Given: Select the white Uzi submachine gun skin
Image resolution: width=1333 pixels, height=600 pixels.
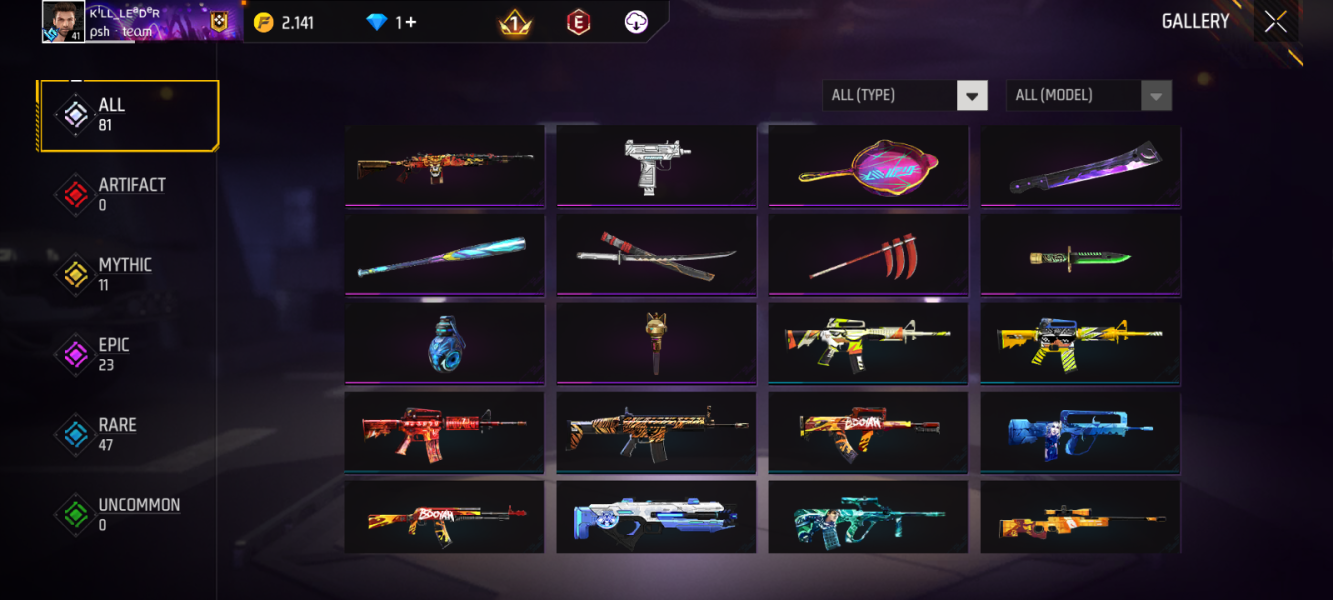Looking at the screenshot, I should pos(656,165).
